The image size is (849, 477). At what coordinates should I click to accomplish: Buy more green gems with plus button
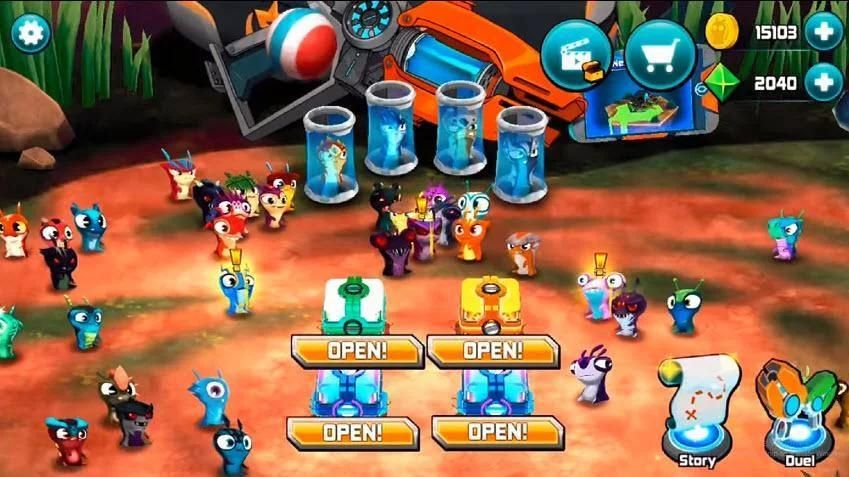click(x=823, y=82)
